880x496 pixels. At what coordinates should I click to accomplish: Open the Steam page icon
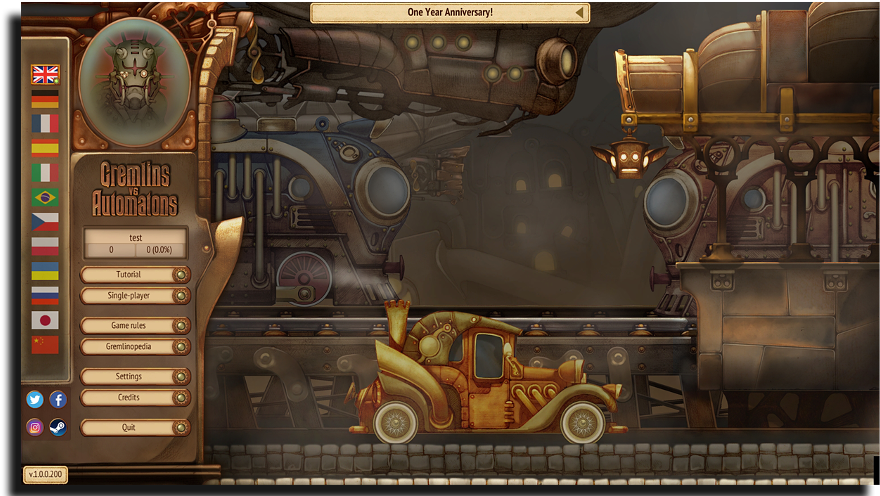[58, 427]
